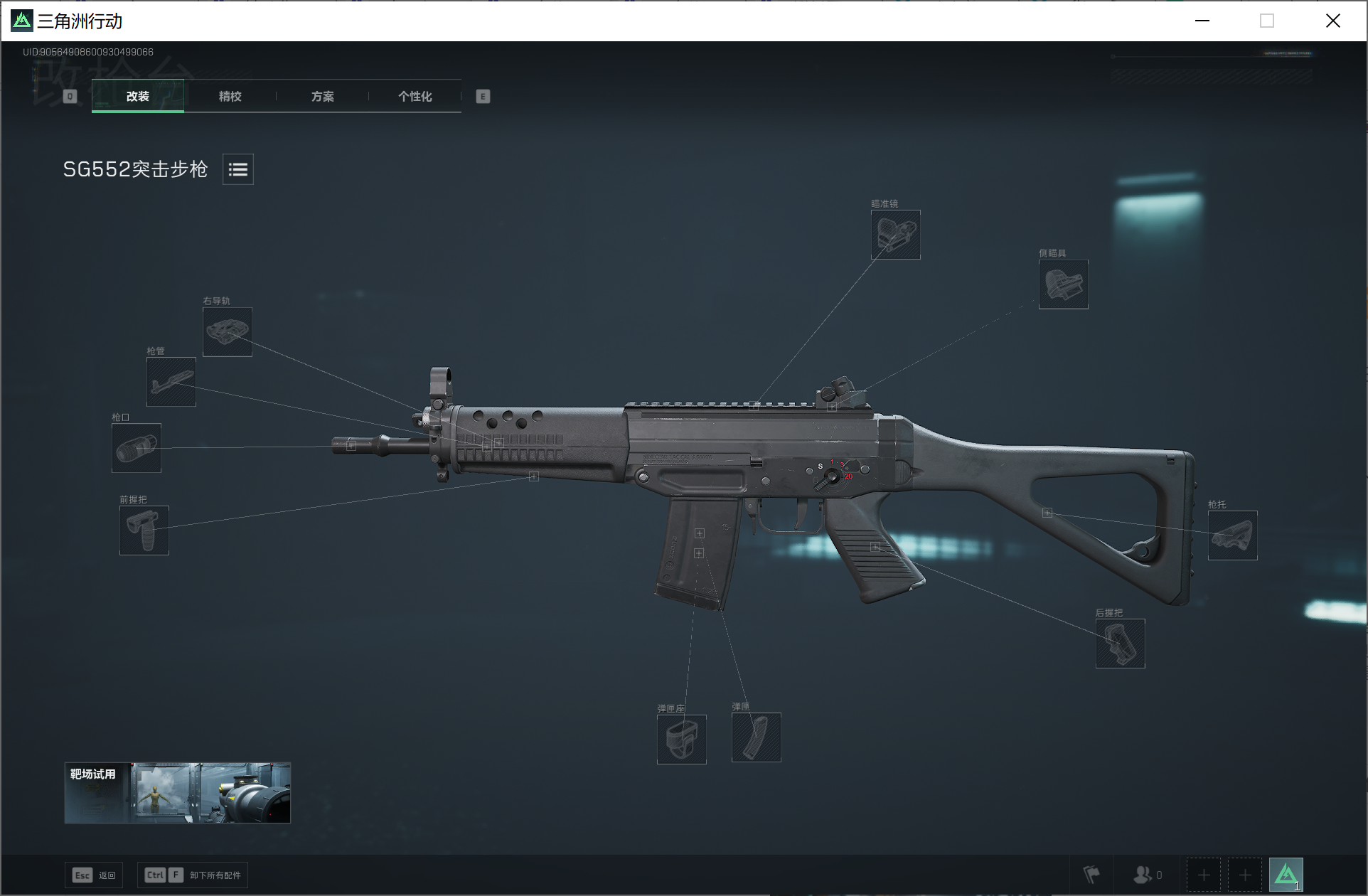The width and height of the screenshot is (1368, 896).
Task: Open the 右导轨 attachment slot
Action: (228, 332)
